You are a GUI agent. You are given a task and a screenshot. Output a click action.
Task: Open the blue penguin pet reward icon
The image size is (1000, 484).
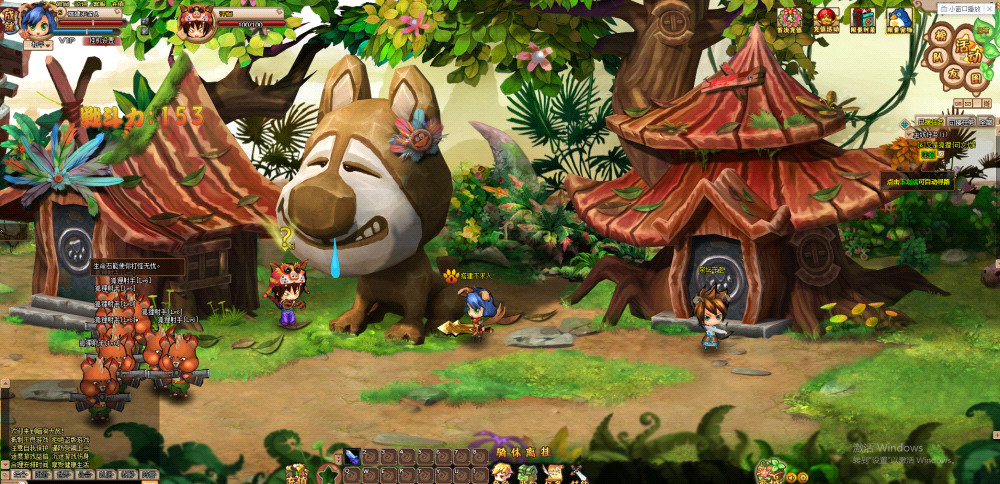[899, 19]
